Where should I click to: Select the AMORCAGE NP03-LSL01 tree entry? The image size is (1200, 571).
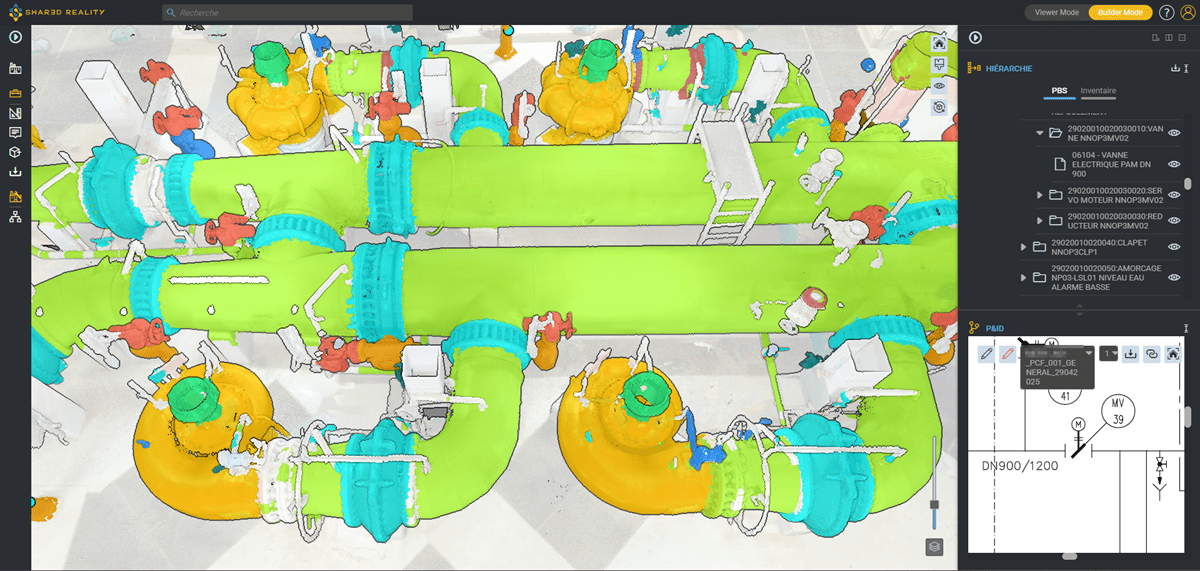pos(1098,277)
